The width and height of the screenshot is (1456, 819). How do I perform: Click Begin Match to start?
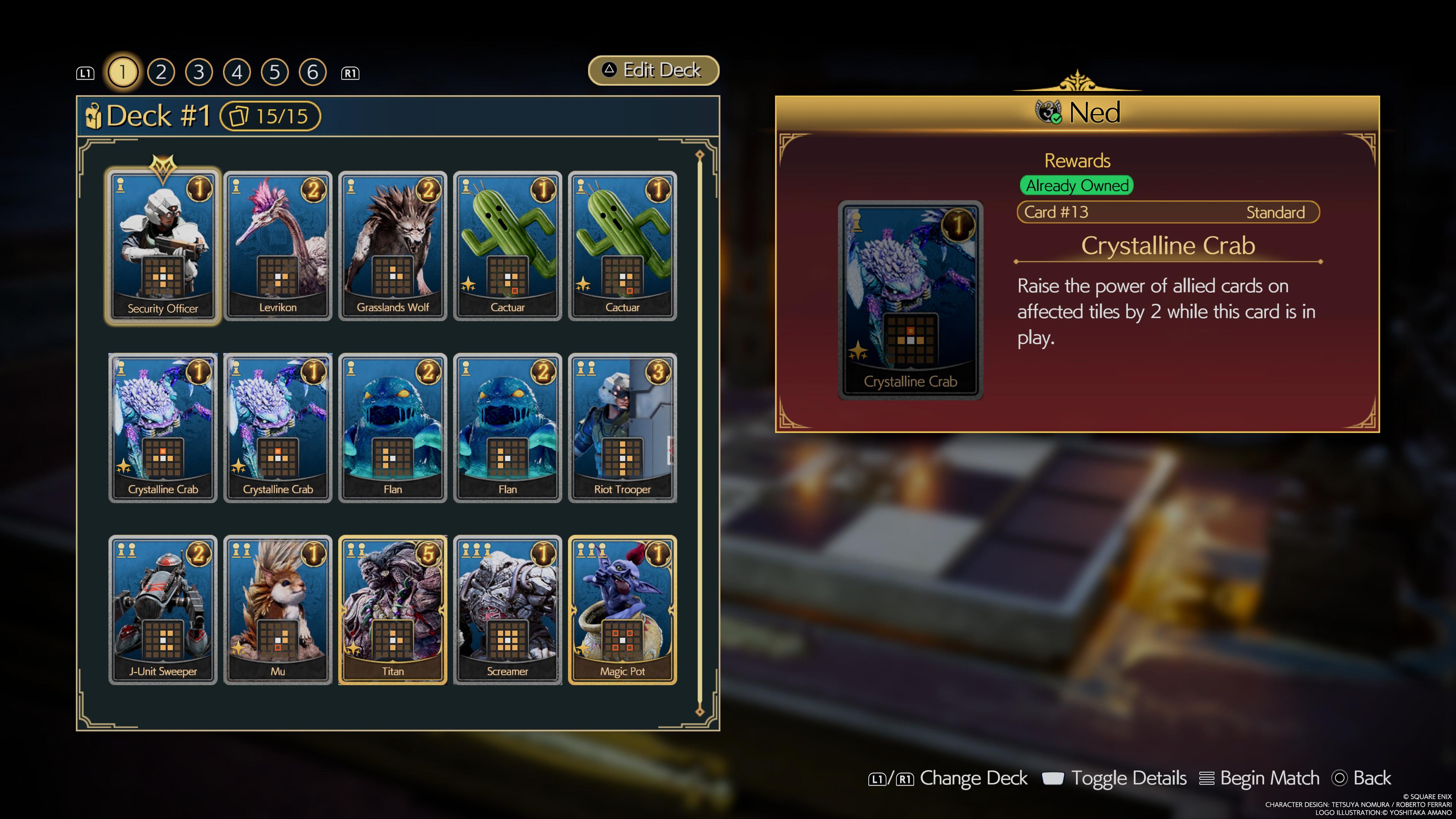tap(1259, 778)
